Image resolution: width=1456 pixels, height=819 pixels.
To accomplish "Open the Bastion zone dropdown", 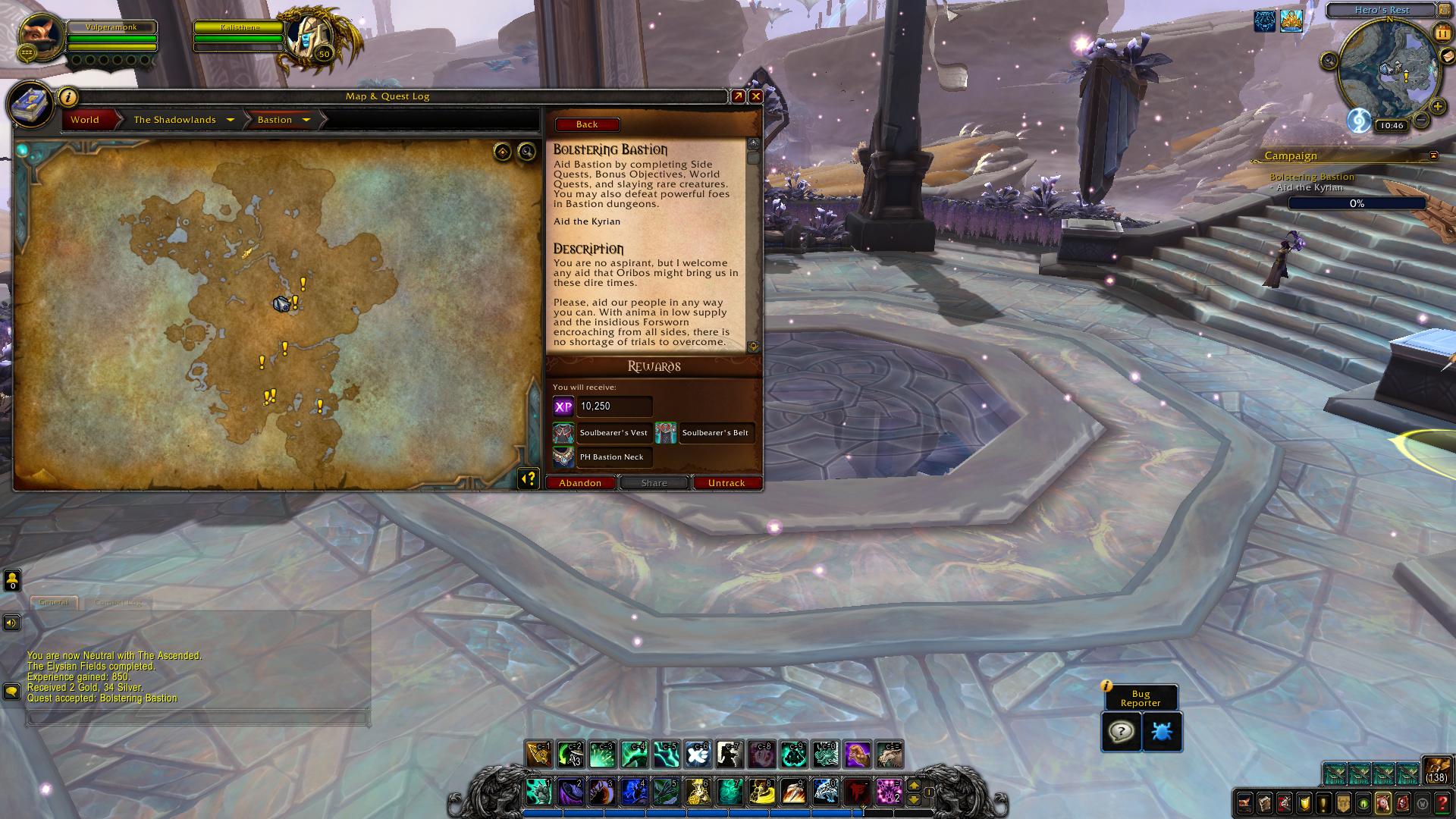I will (306, 120).
